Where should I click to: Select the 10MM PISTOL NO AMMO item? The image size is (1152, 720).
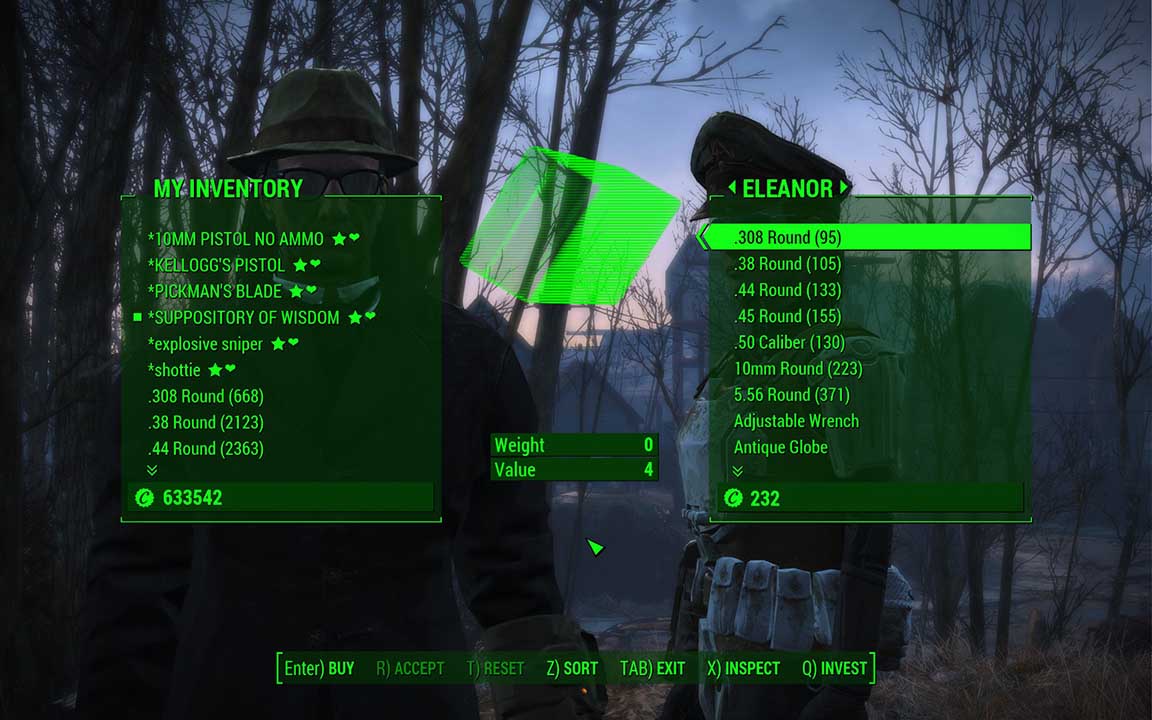pyautogui.click(x=235, y=239)
